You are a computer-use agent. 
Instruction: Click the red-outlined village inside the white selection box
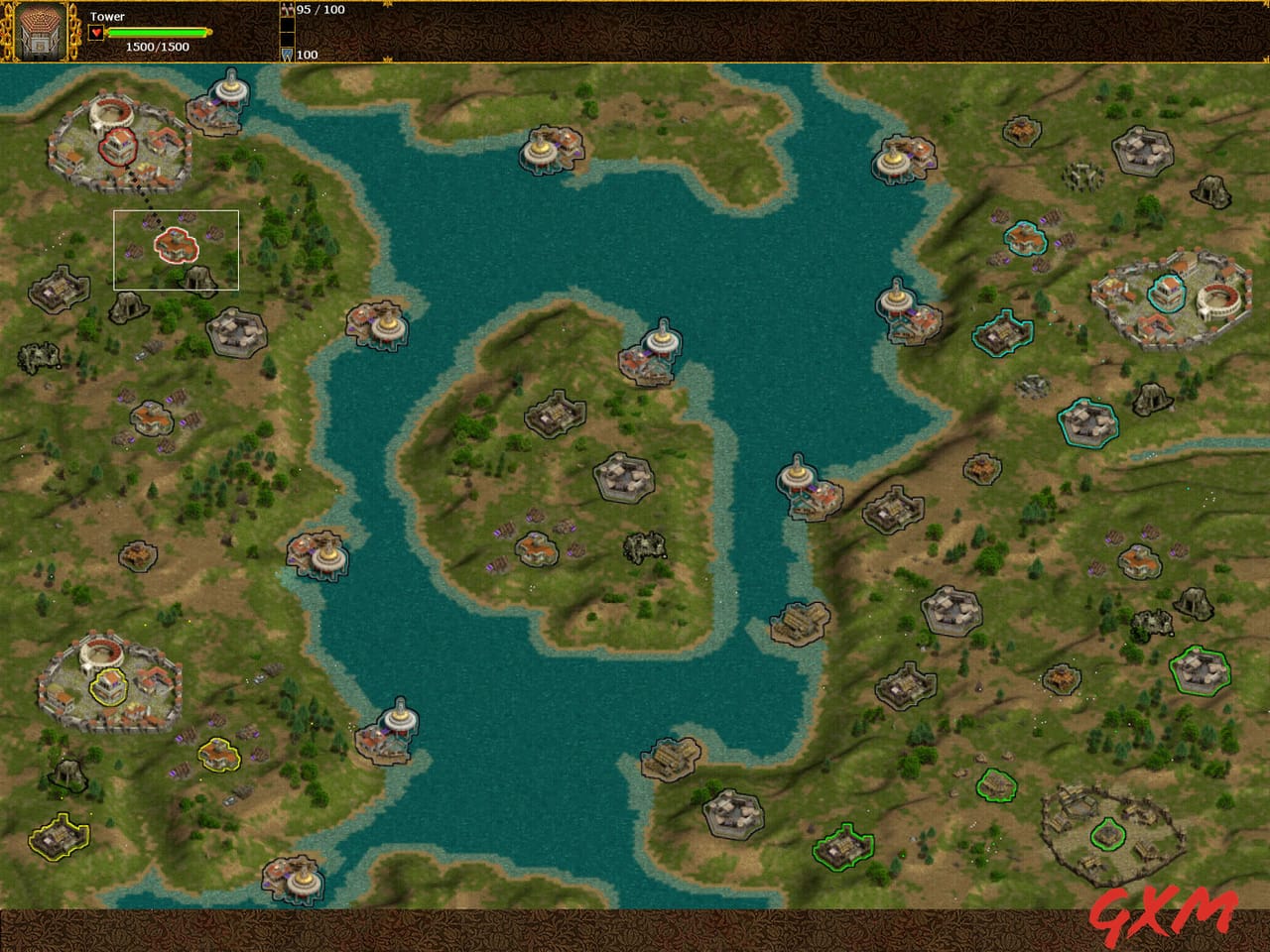[176, 246]
